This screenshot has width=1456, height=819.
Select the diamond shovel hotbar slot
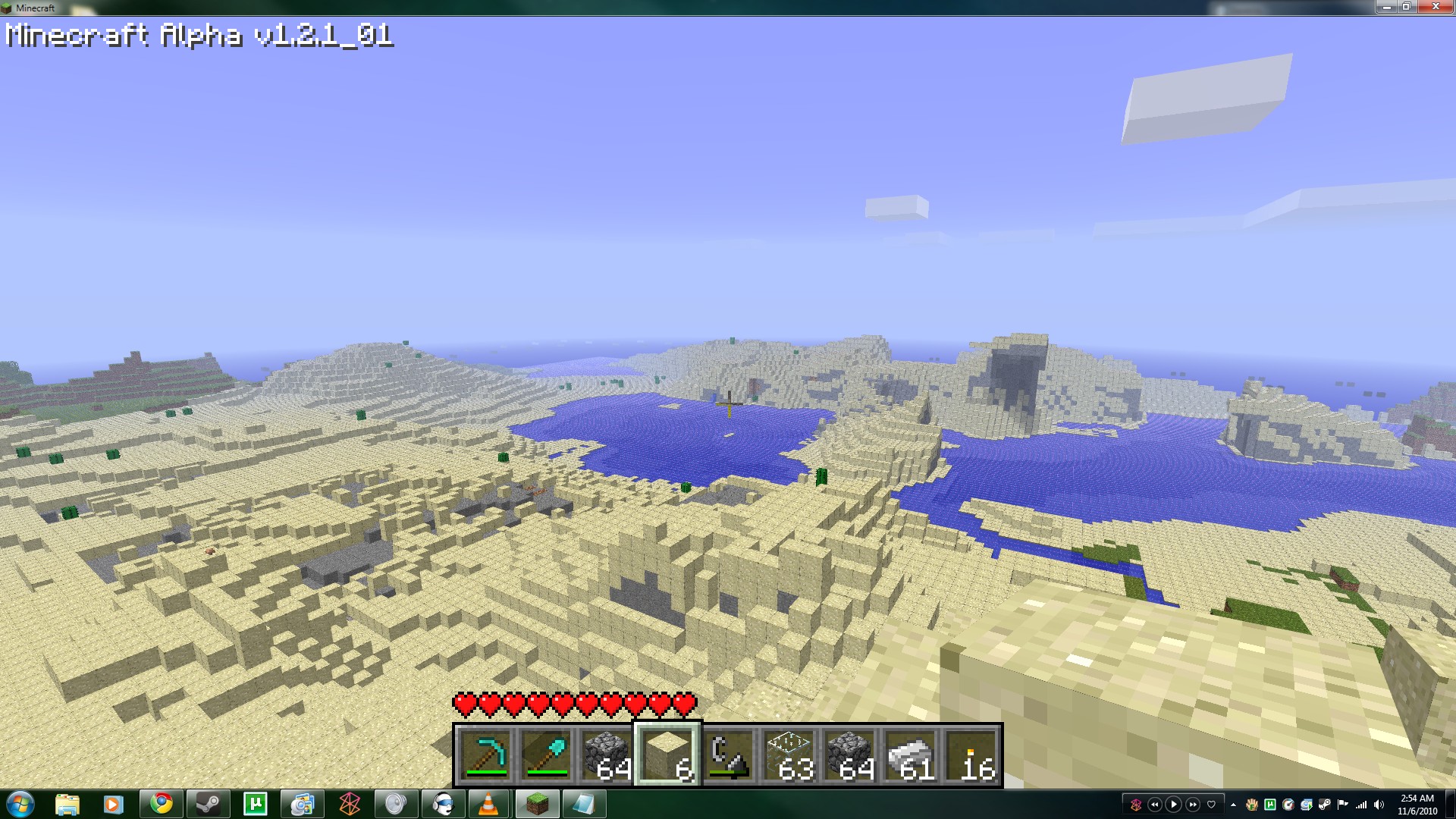(546, 755)
